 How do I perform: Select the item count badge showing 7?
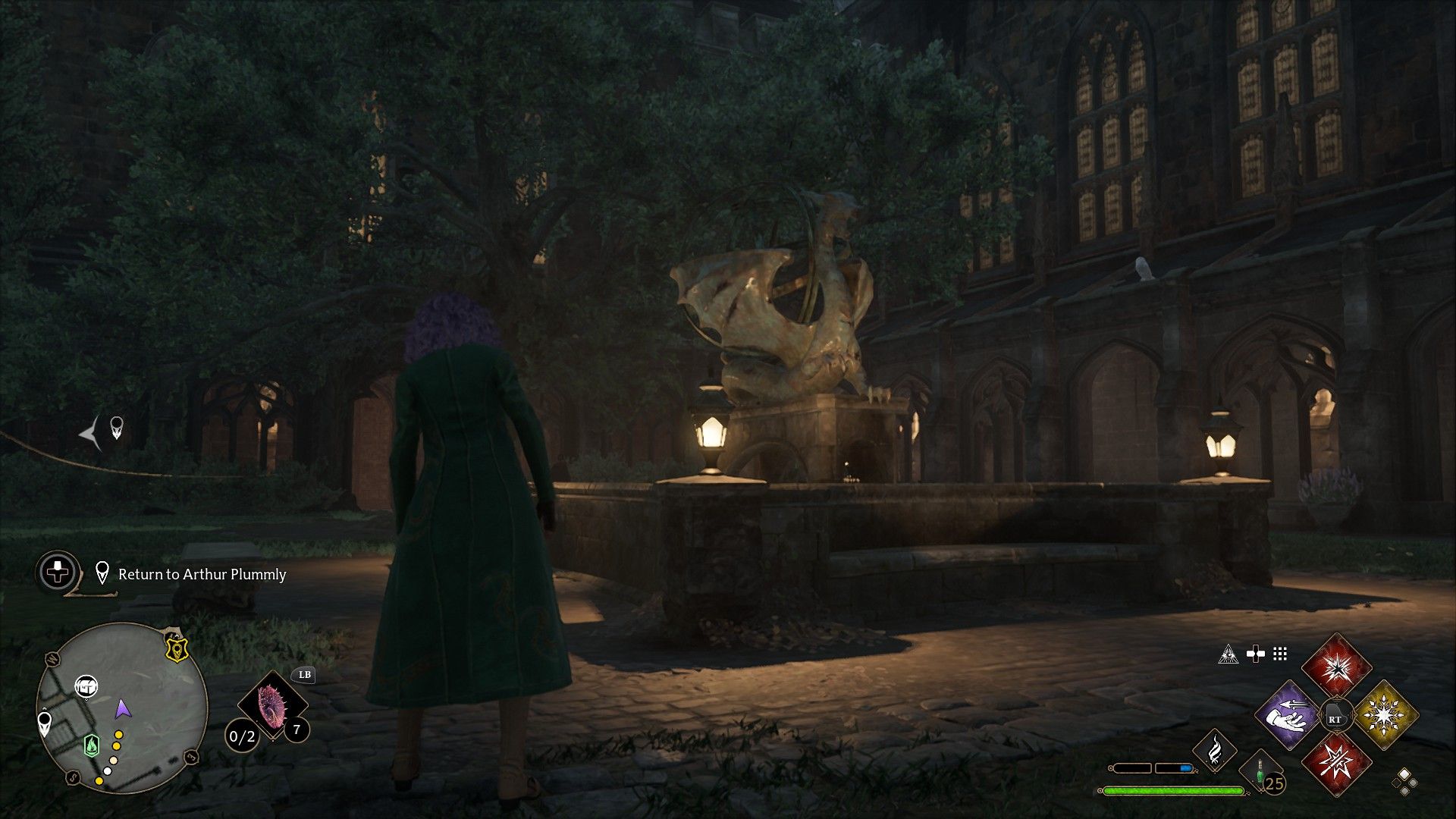click(297, 730)
